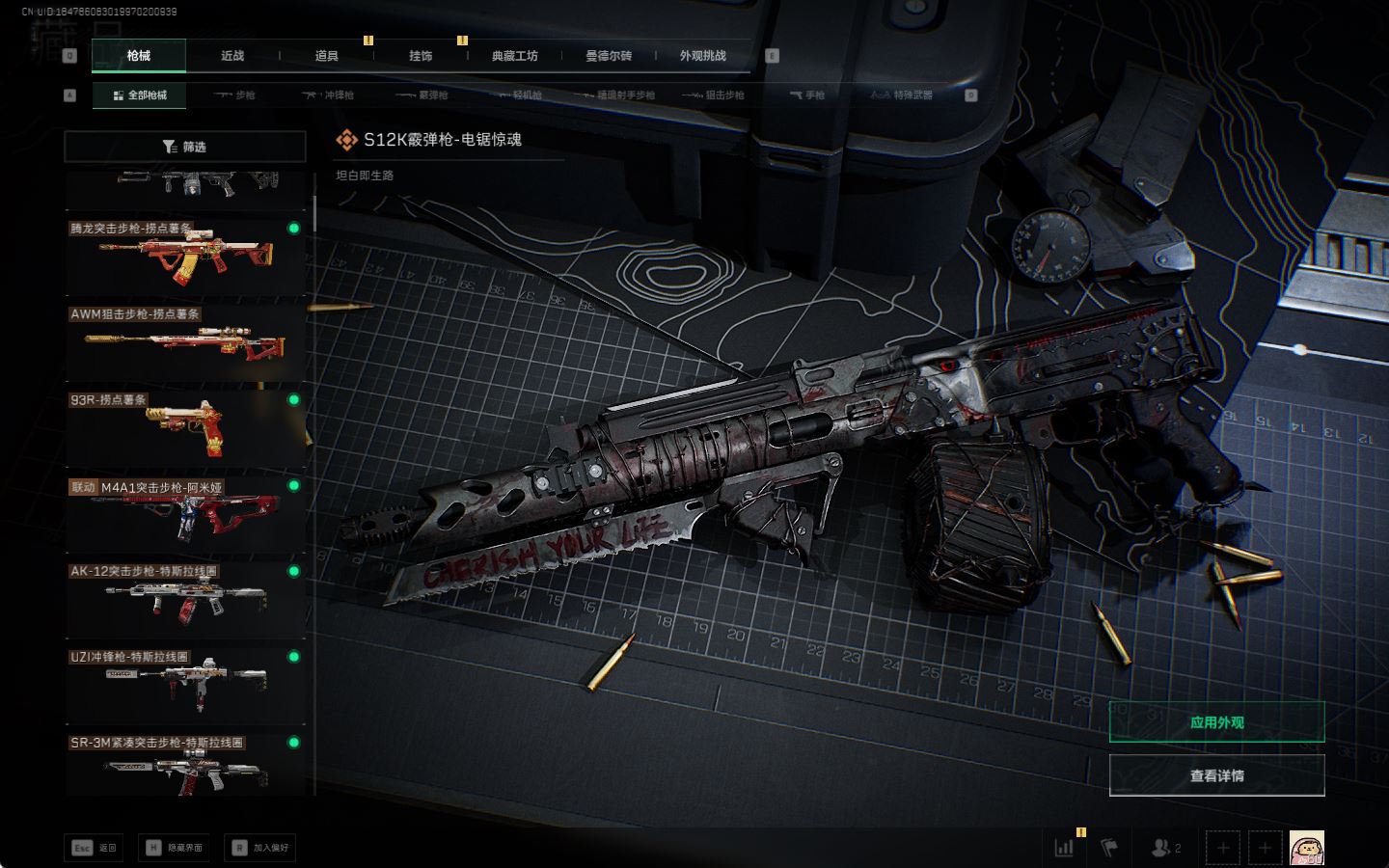This screenshot has width=1389, height=868.
Task: Switch to the 近战 melee tab
Action: coord(232,56)
